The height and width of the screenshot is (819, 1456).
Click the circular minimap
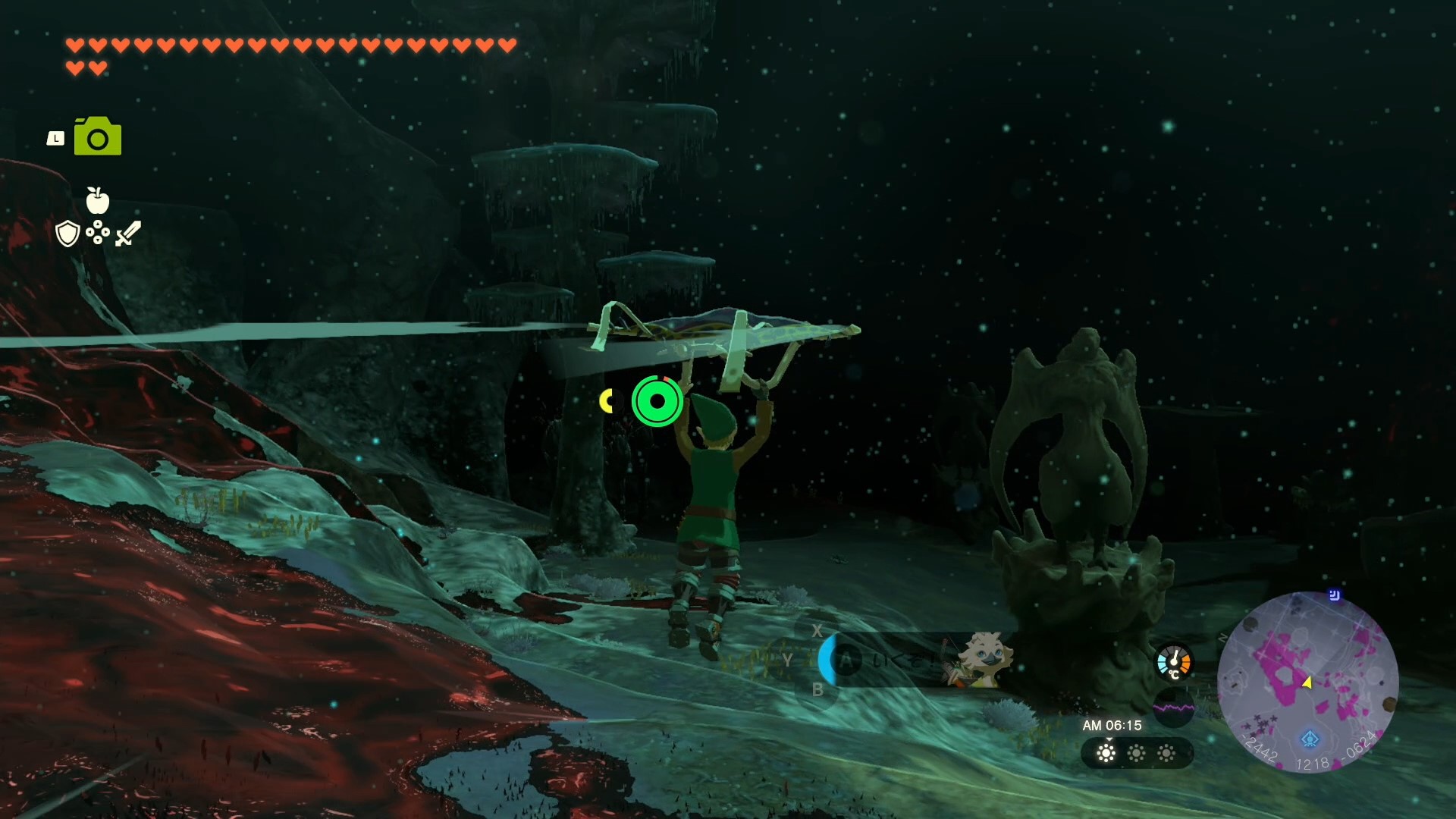coord(1307,682)
